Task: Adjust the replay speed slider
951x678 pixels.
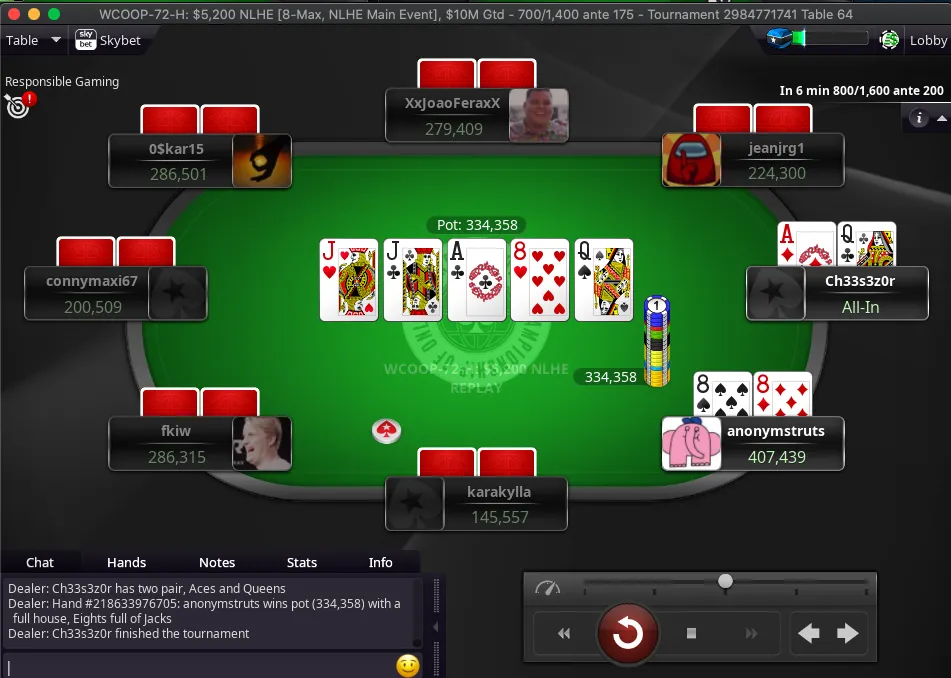Action: coord(725,581)
